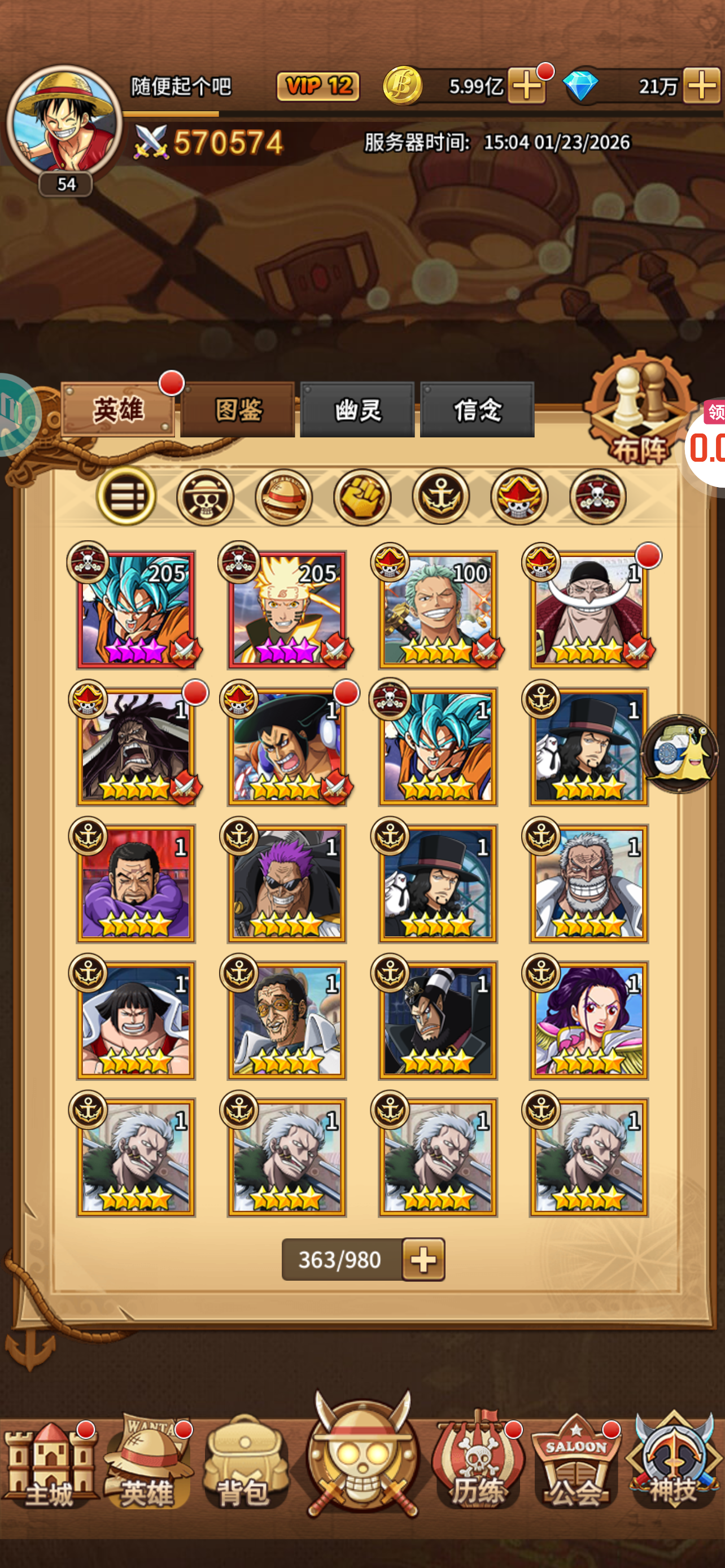Select the 信念 tab

[x=477, y=410]
